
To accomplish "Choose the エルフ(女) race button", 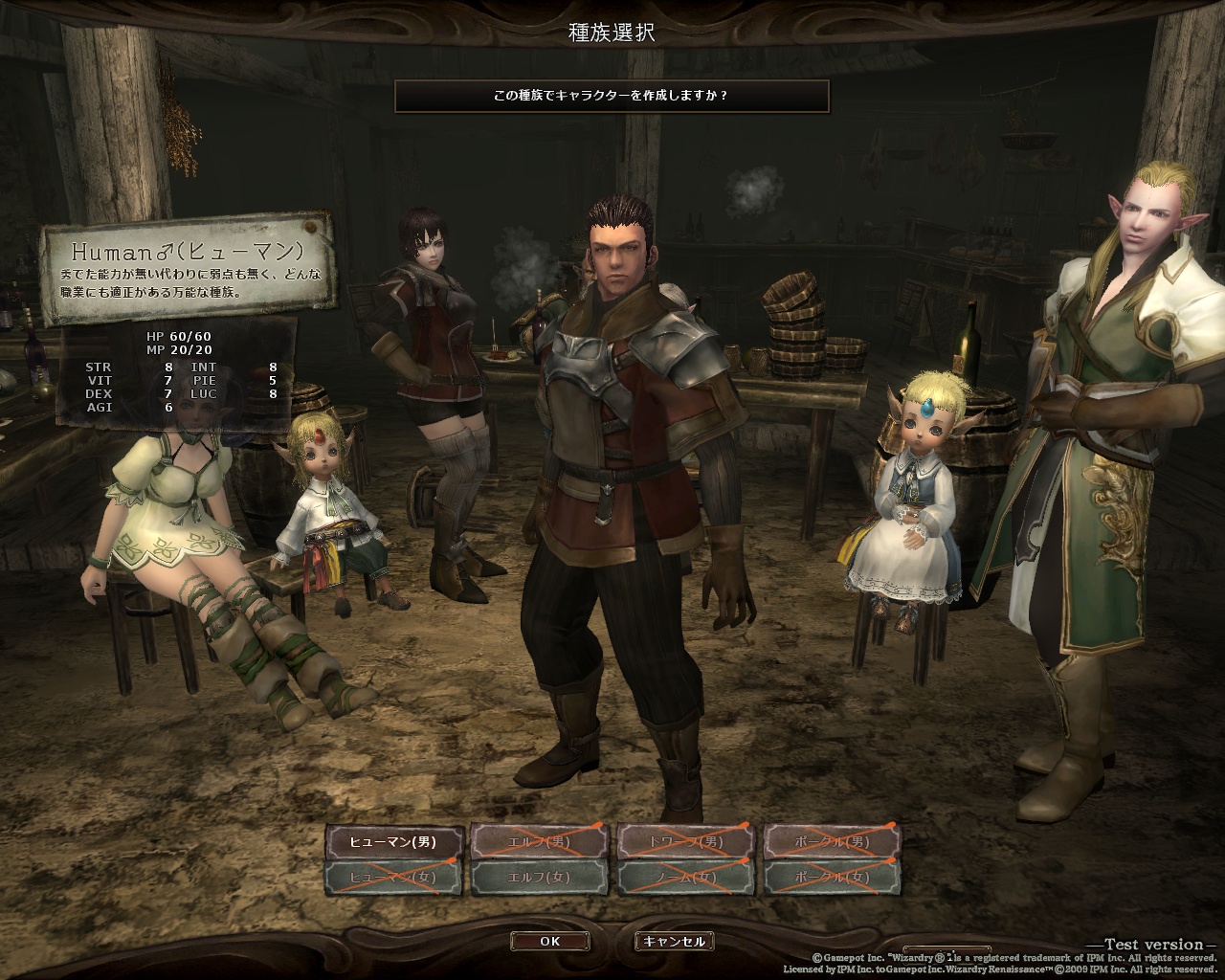I will tap(541, 878).
